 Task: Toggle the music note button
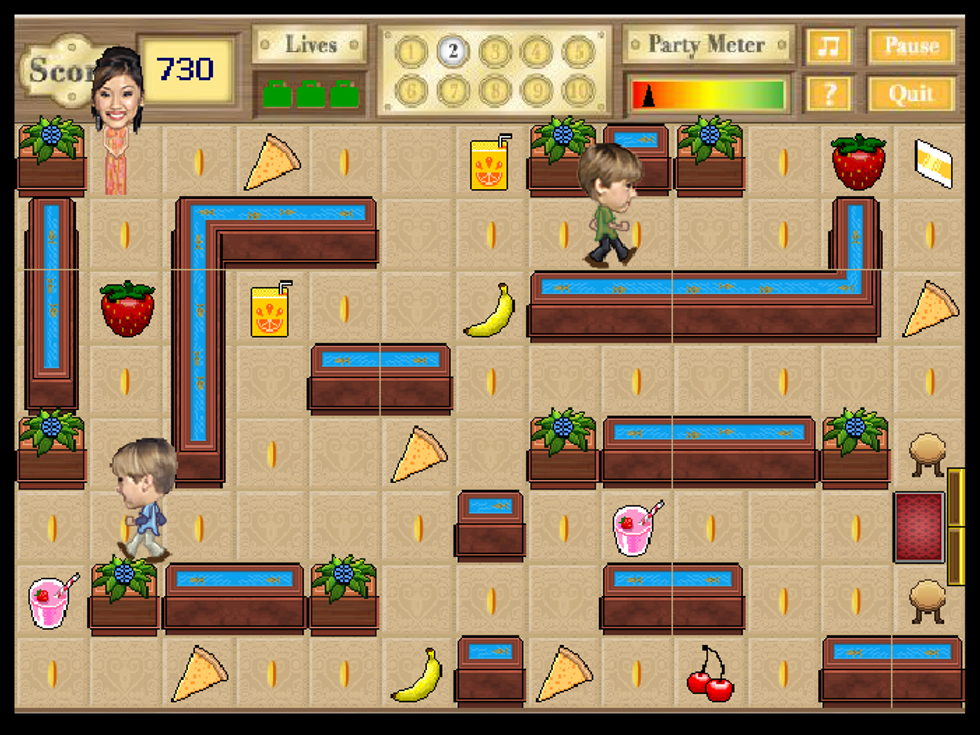click(x=829, y=46)
